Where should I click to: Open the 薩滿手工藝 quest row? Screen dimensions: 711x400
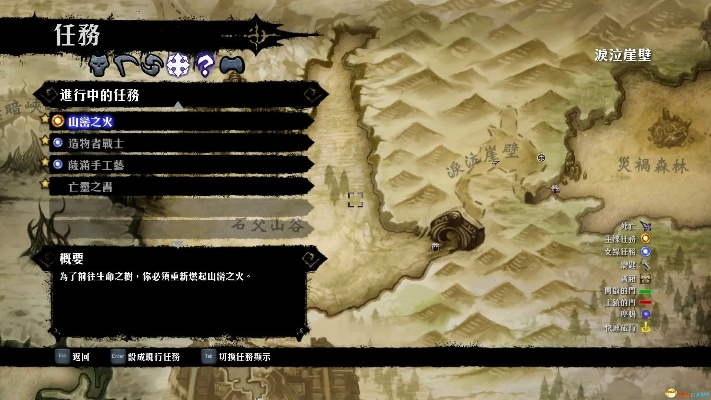tap(96, 164)
